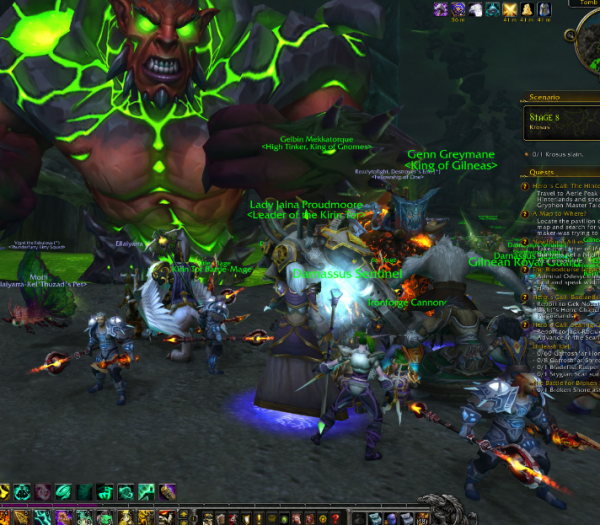The width and height of the screenshot is (600, 525).
Task: Click the purple buff icon
Action: click(x=440, y=9)
